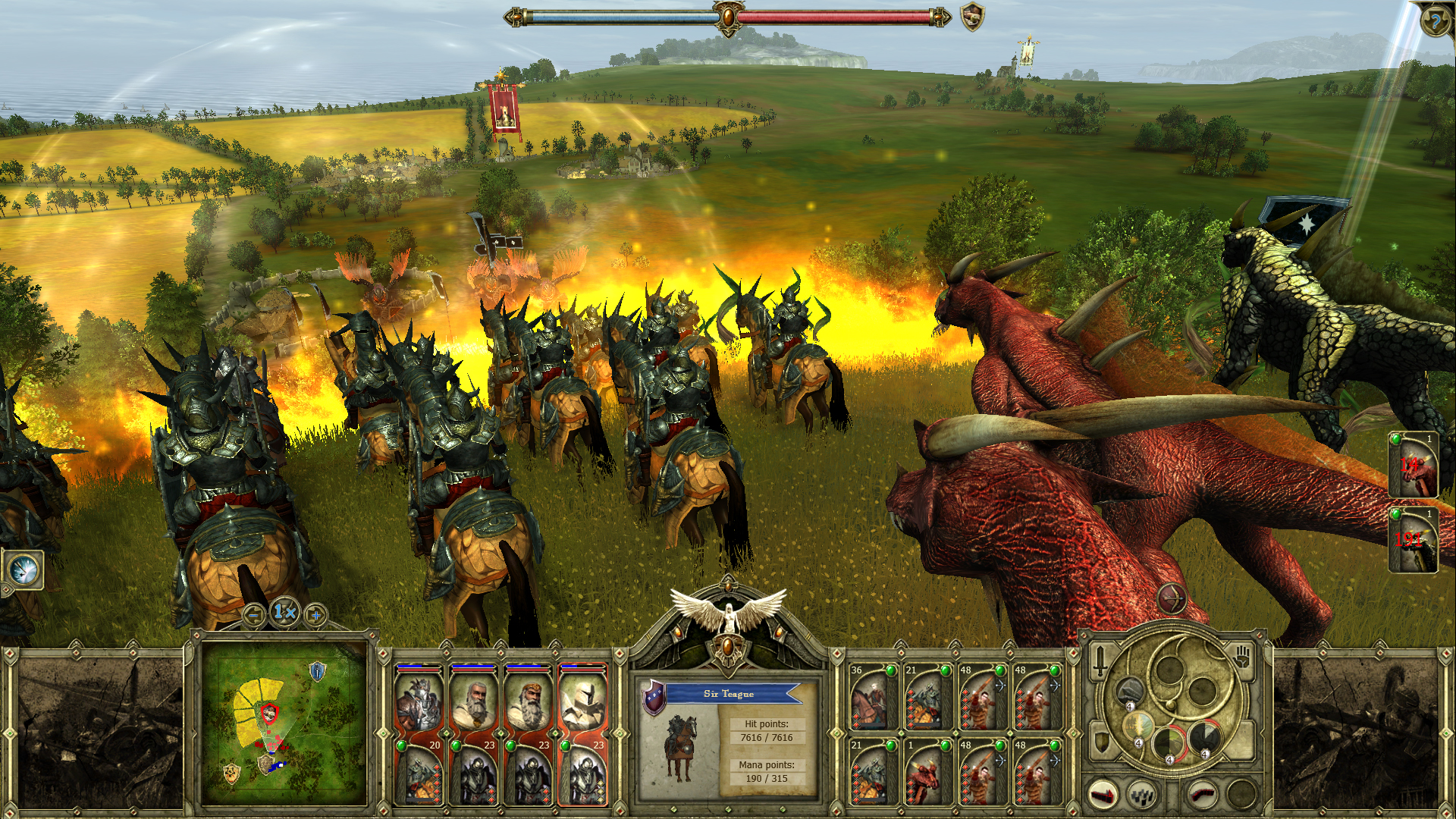Click the red-circled marker on the minimap
Screen dimensions: 1456x819
pyautogui.click(x=270, y=713)
